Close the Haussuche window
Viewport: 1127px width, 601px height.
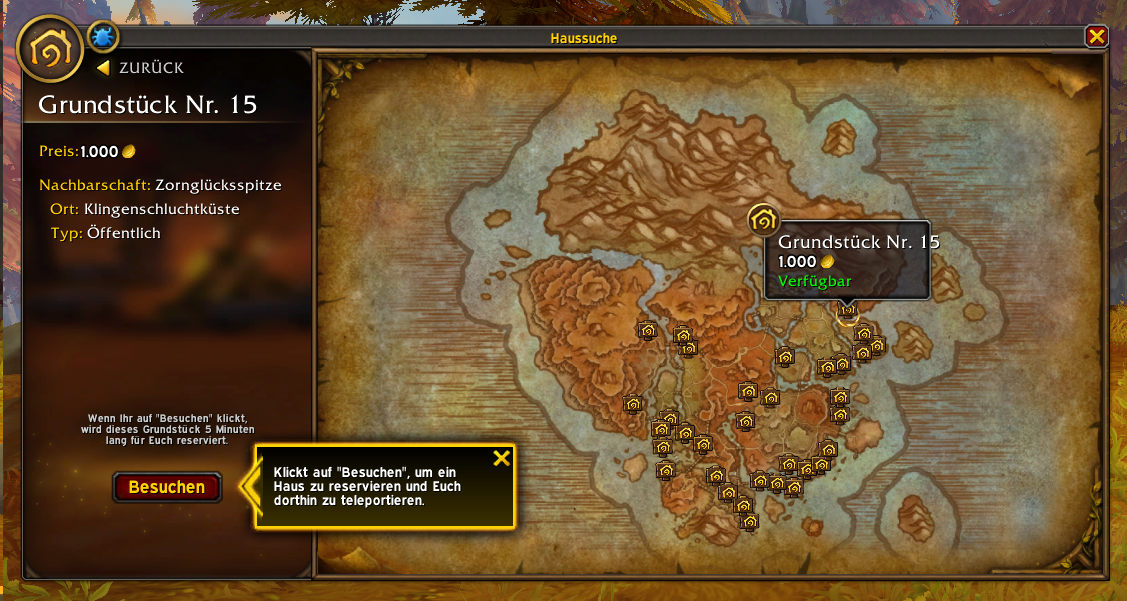tap(1096, 37)
